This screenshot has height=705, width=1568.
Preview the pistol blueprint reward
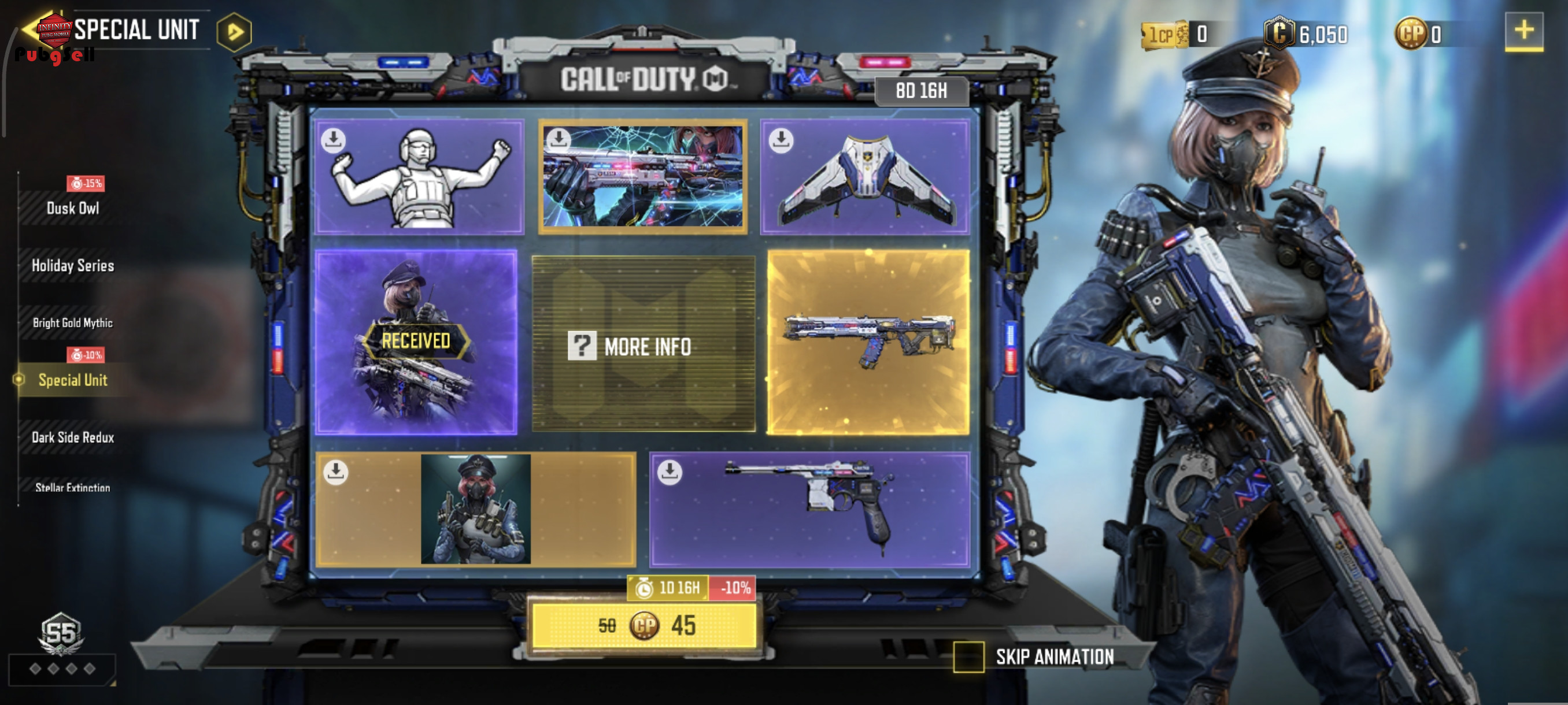click(809, 509)
